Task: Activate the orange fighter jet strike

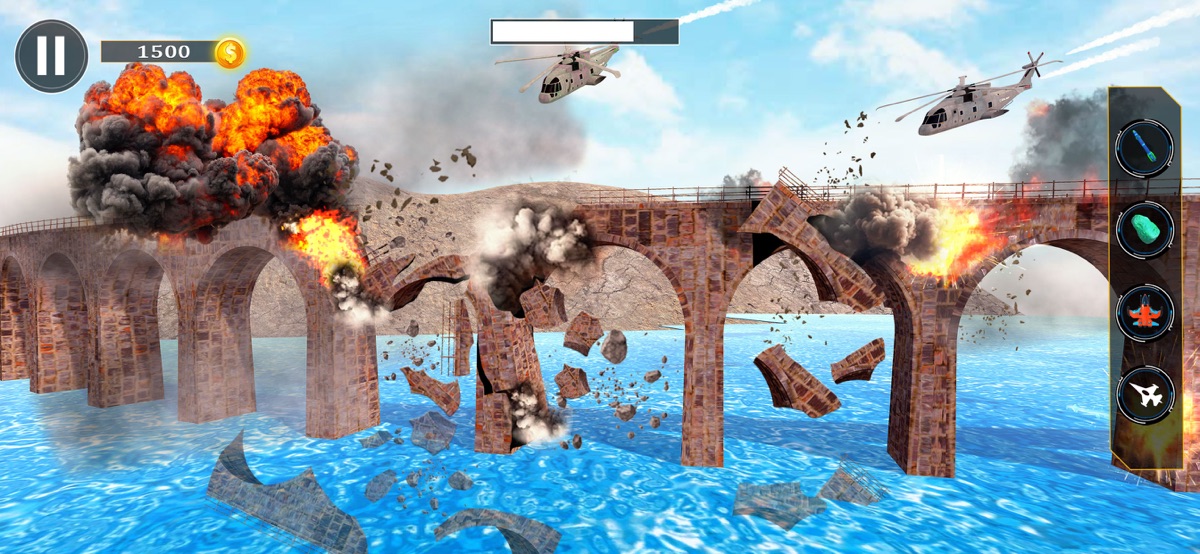Action: pyautogui.click(x=1144, y=313)
